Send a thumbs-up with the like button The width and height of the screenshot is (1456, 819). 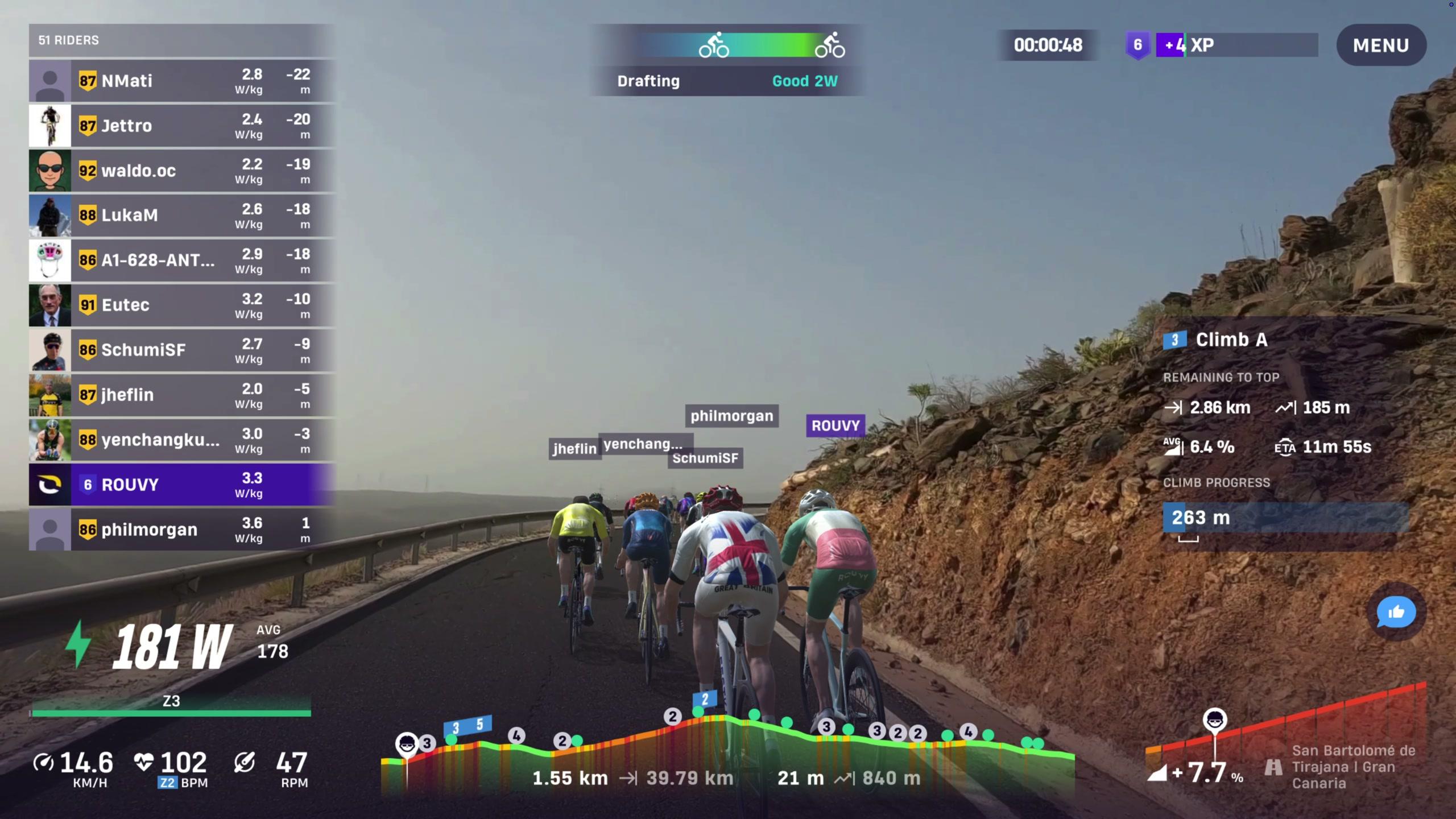(x=1396, y=612)
